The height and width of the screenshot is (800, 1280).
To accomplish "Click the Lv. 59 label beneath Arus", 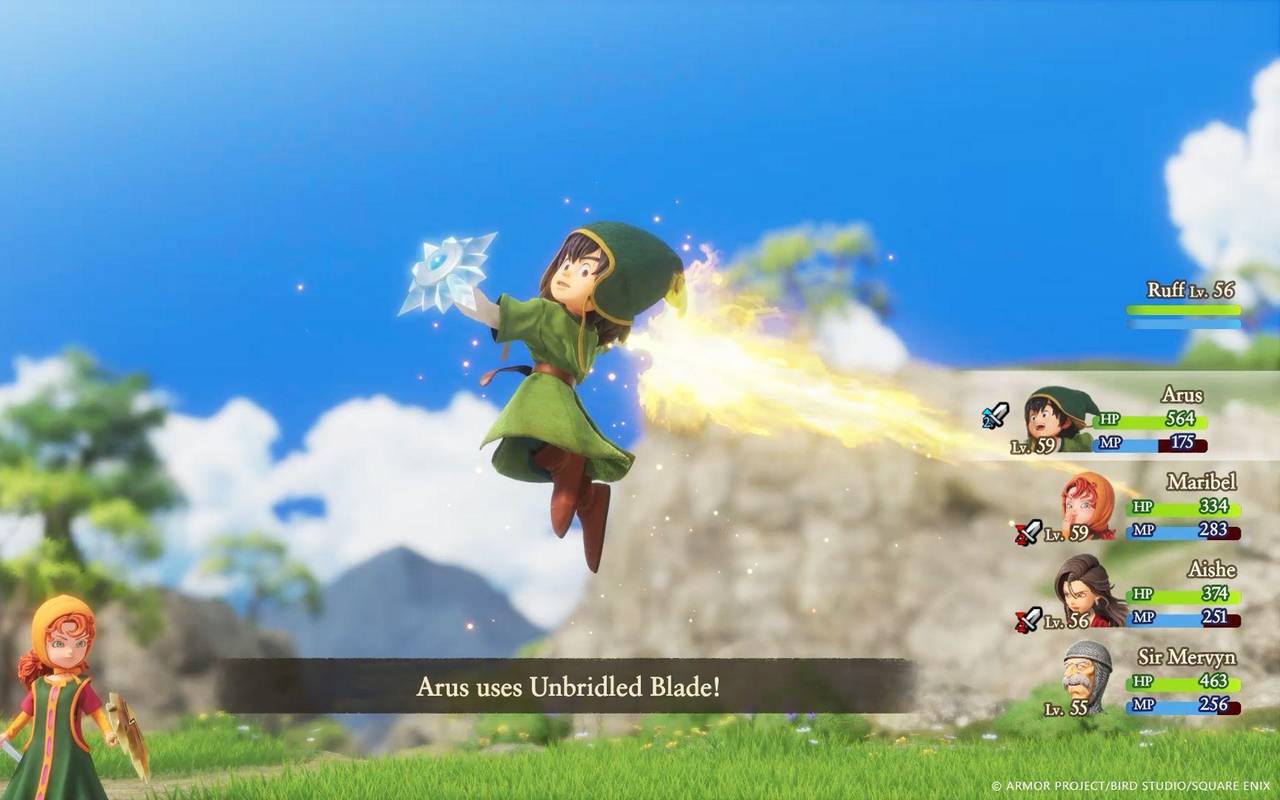I will [1032, 445].
